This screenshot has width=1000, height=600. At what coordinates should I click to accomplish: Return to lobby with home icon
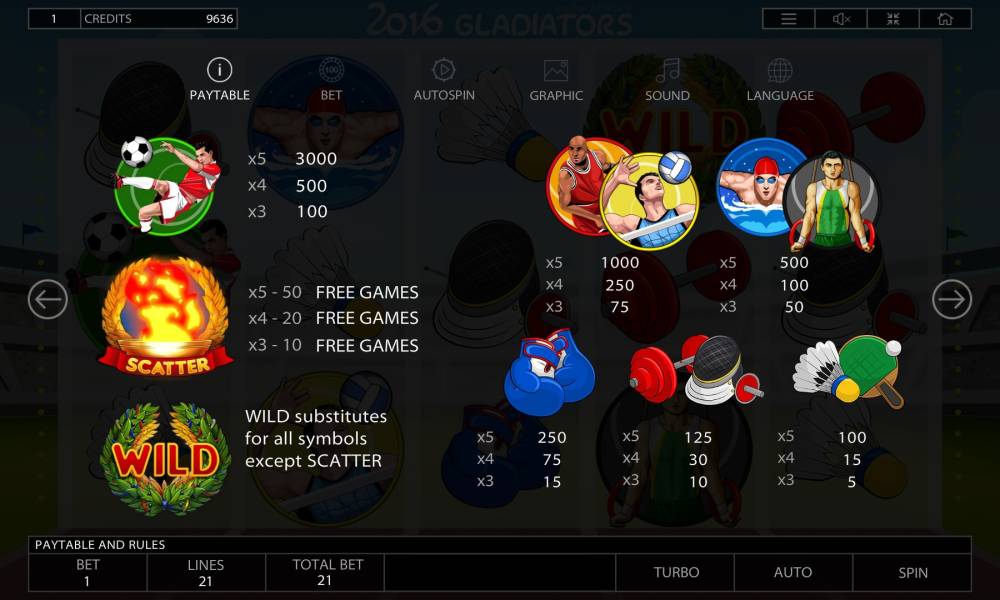coord(945,19)
